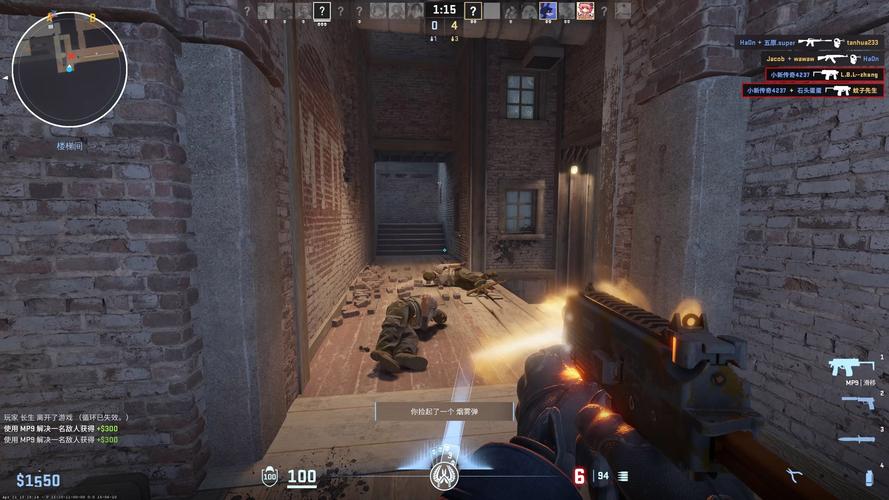Click the circular radar minimap
Viewport: 889px width, 500px height.
pos(69,68)
